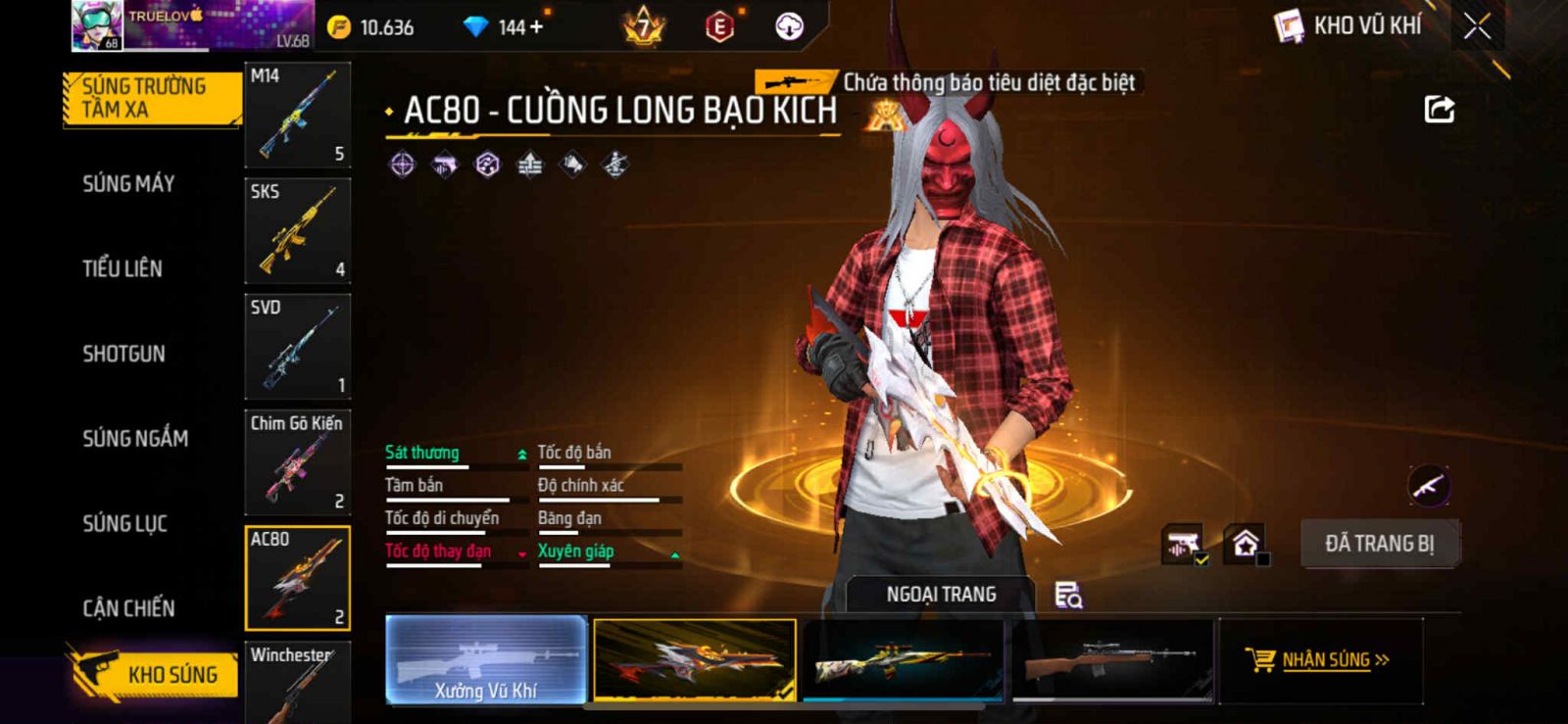Switch to Súng Máy category
The width and height of the screenshot is (1568, 724).
point(128,183)
